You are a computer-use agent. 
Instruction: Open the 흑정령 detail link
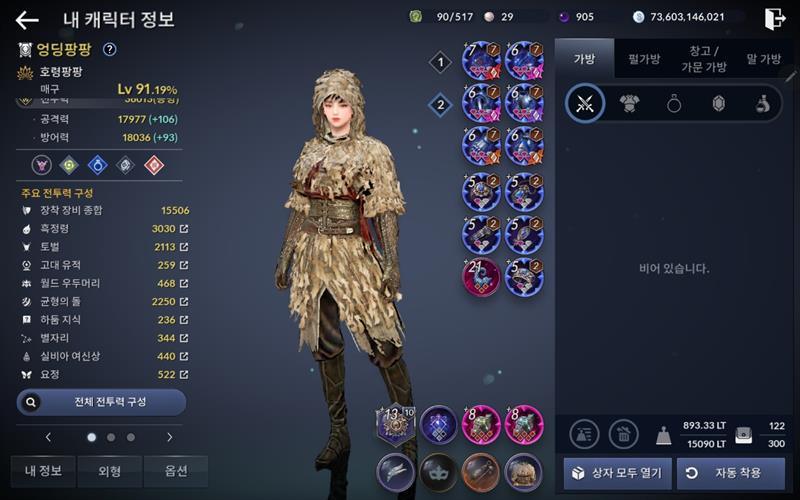[183, 229]
